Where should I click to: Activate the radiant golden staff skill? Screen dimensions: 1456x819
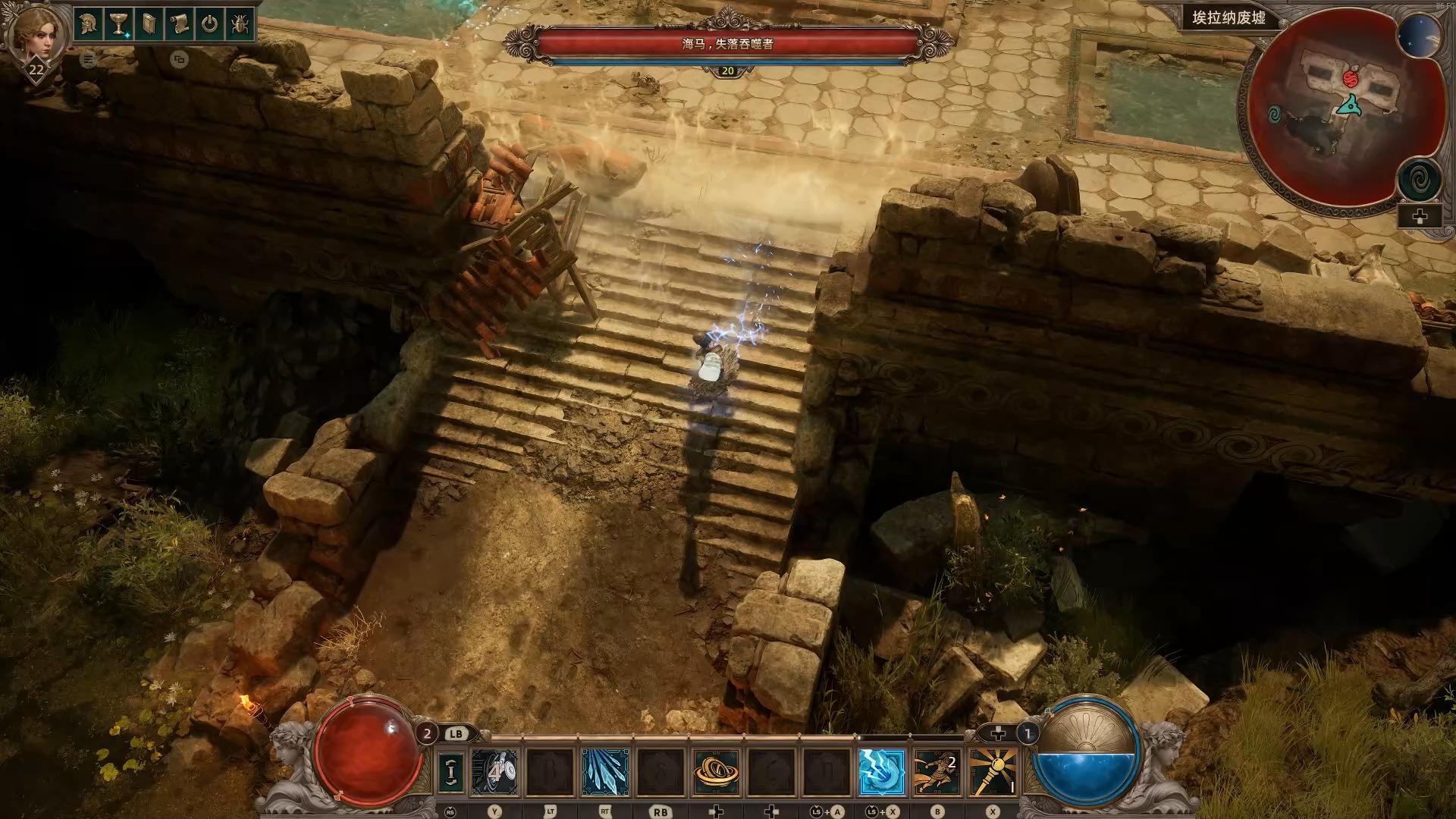(993, 772)
